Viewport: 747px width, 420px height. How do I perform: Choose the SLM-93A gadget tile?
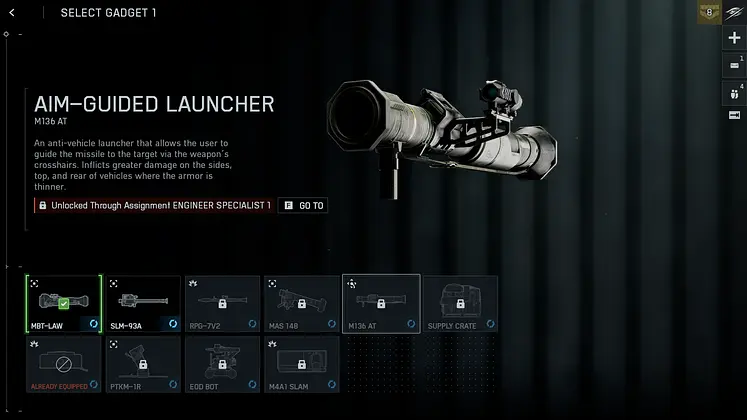[142, 304]
